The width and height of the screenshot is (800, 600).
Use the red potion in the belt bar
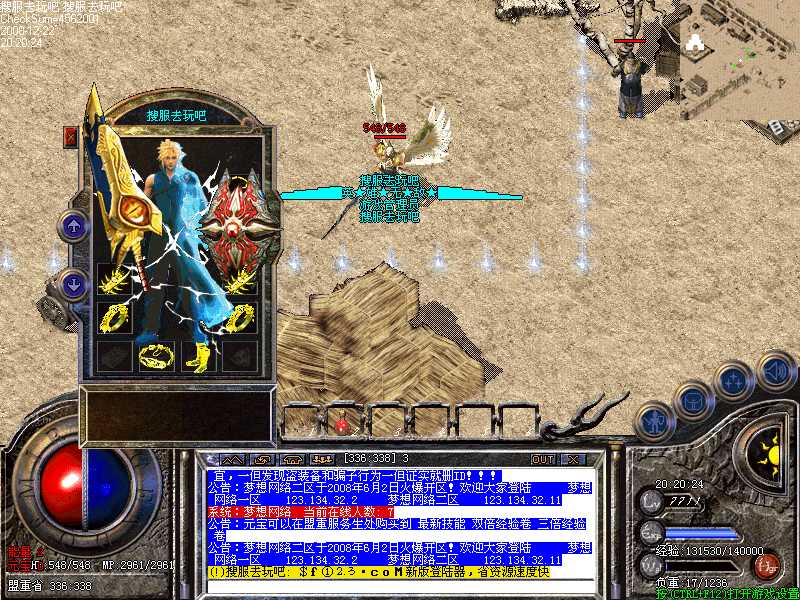coord(342,424)
